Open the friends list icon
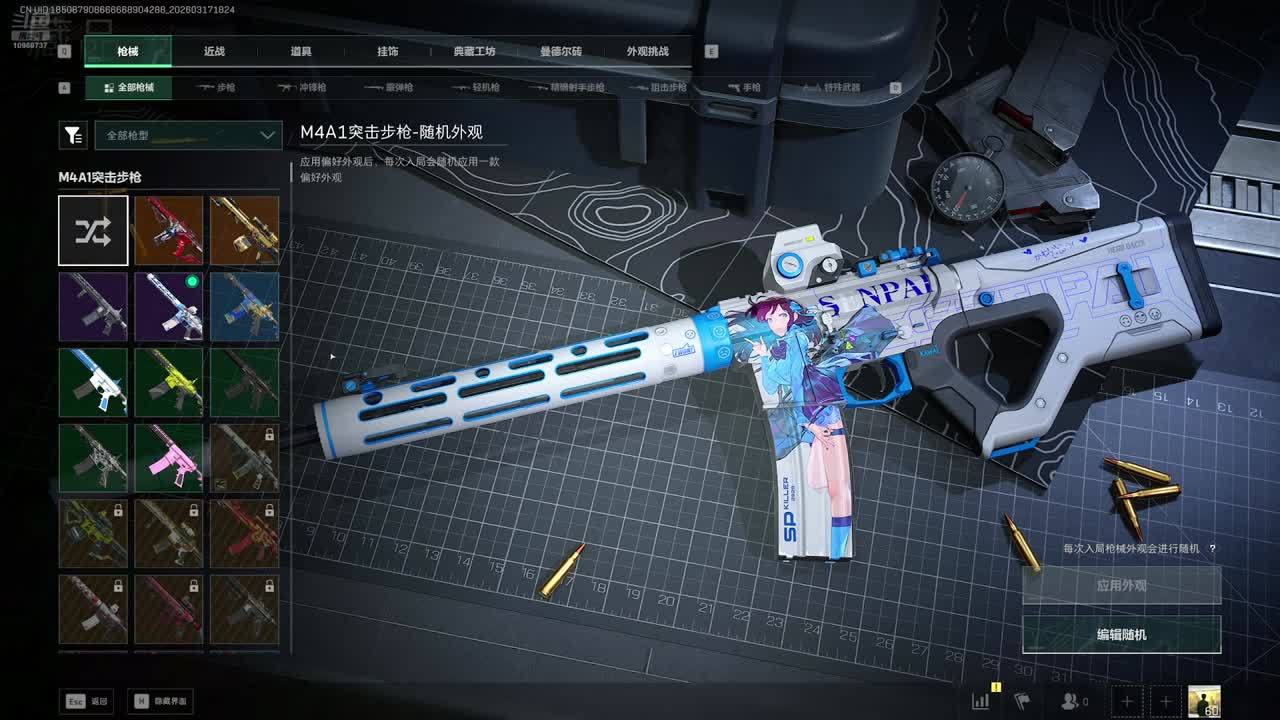The width and height of the screenshot is (1280, 720). click(1074, 702)
